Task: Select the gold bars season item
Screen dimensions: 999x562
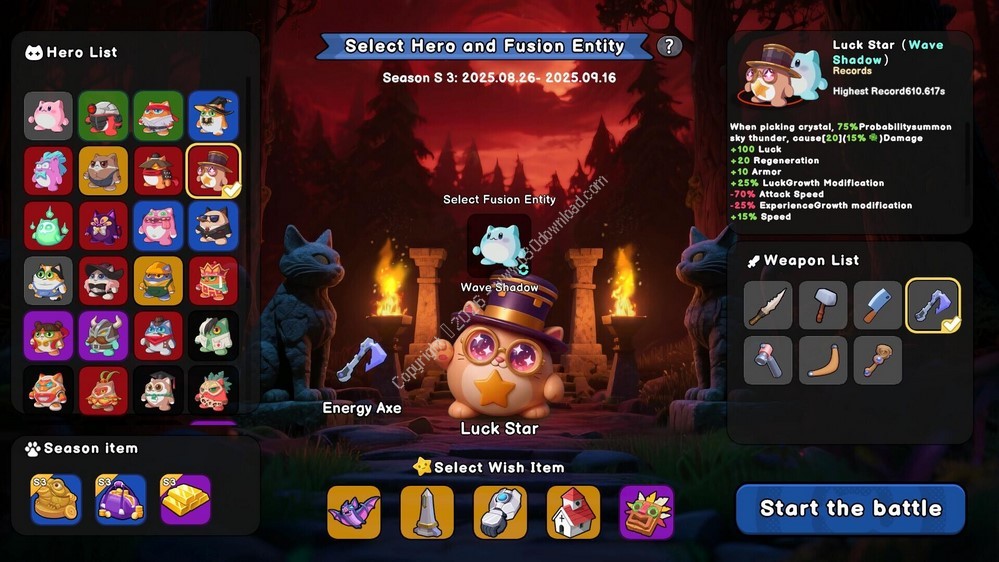Action: [185, 499]
